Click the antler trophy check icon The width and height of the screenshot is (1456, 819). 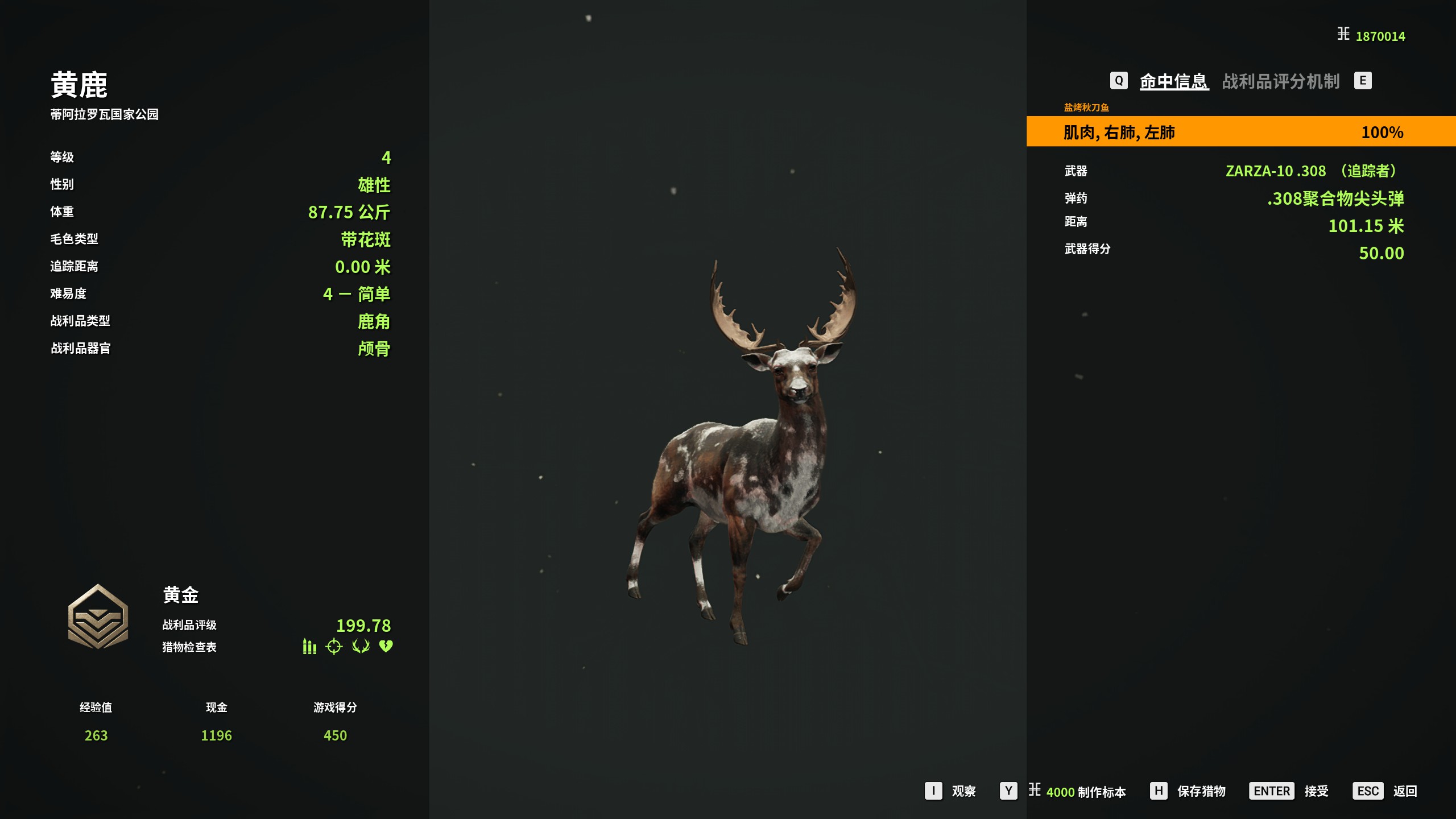[x=361, y=647]
